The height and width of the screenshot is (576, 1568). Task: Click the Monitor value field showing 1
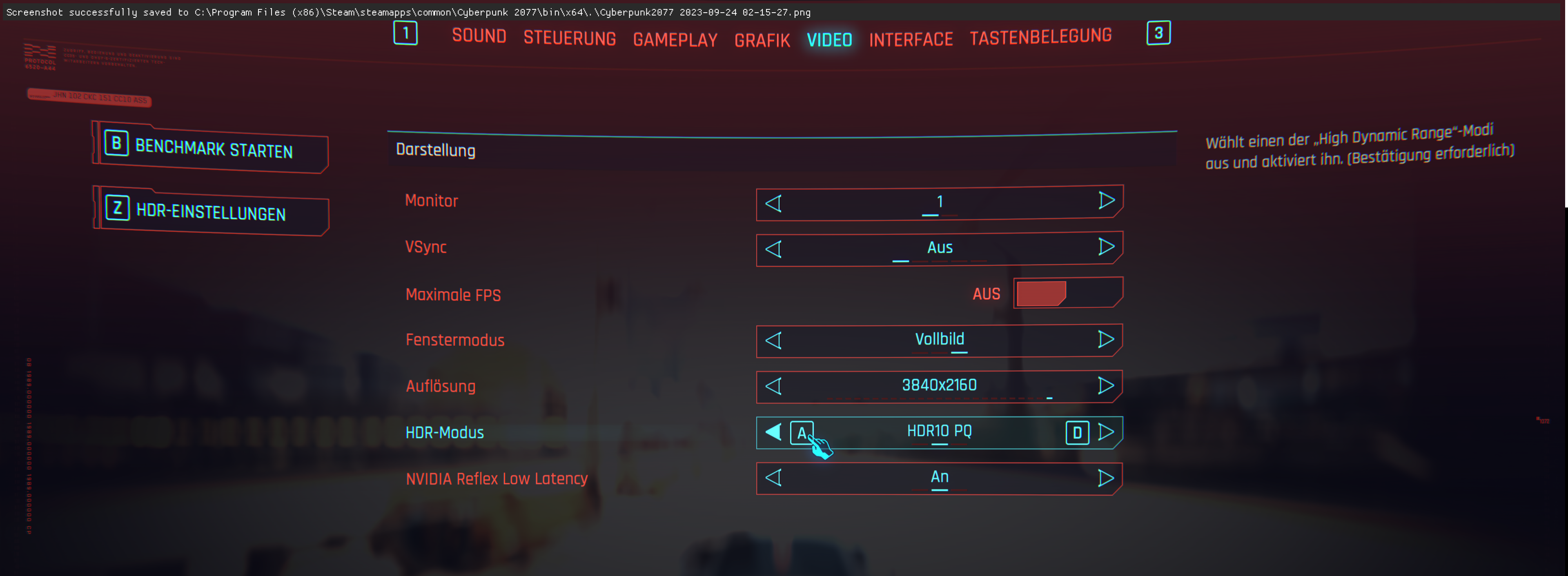coord(939,201)
